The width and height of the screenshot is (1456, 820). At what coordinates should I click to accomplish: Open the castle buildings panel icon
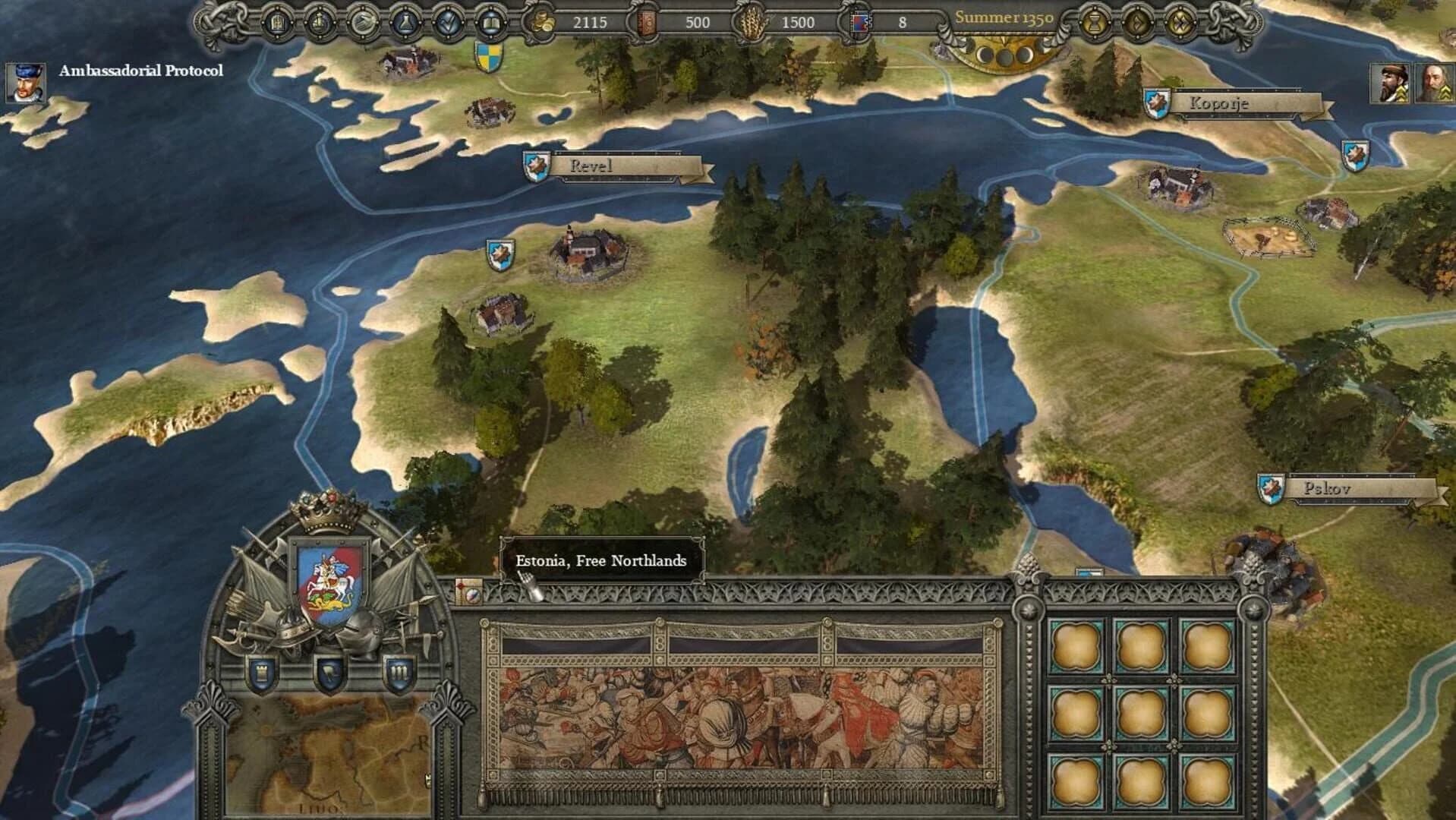pos(277,23)
